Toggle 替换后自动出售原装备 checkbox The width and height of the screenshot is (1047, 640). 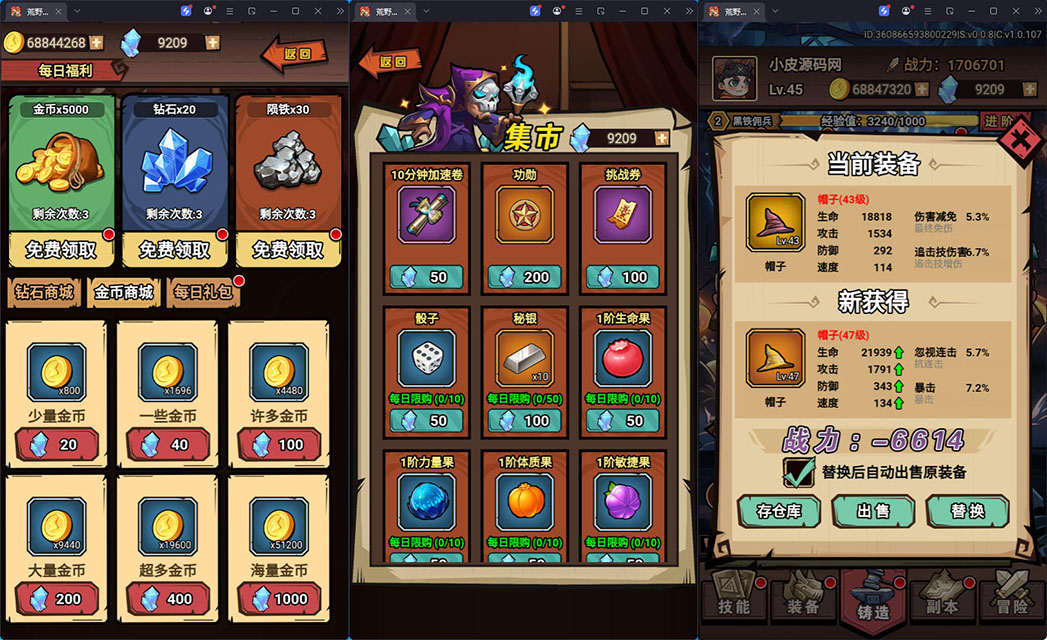click(x=800, y=471)
